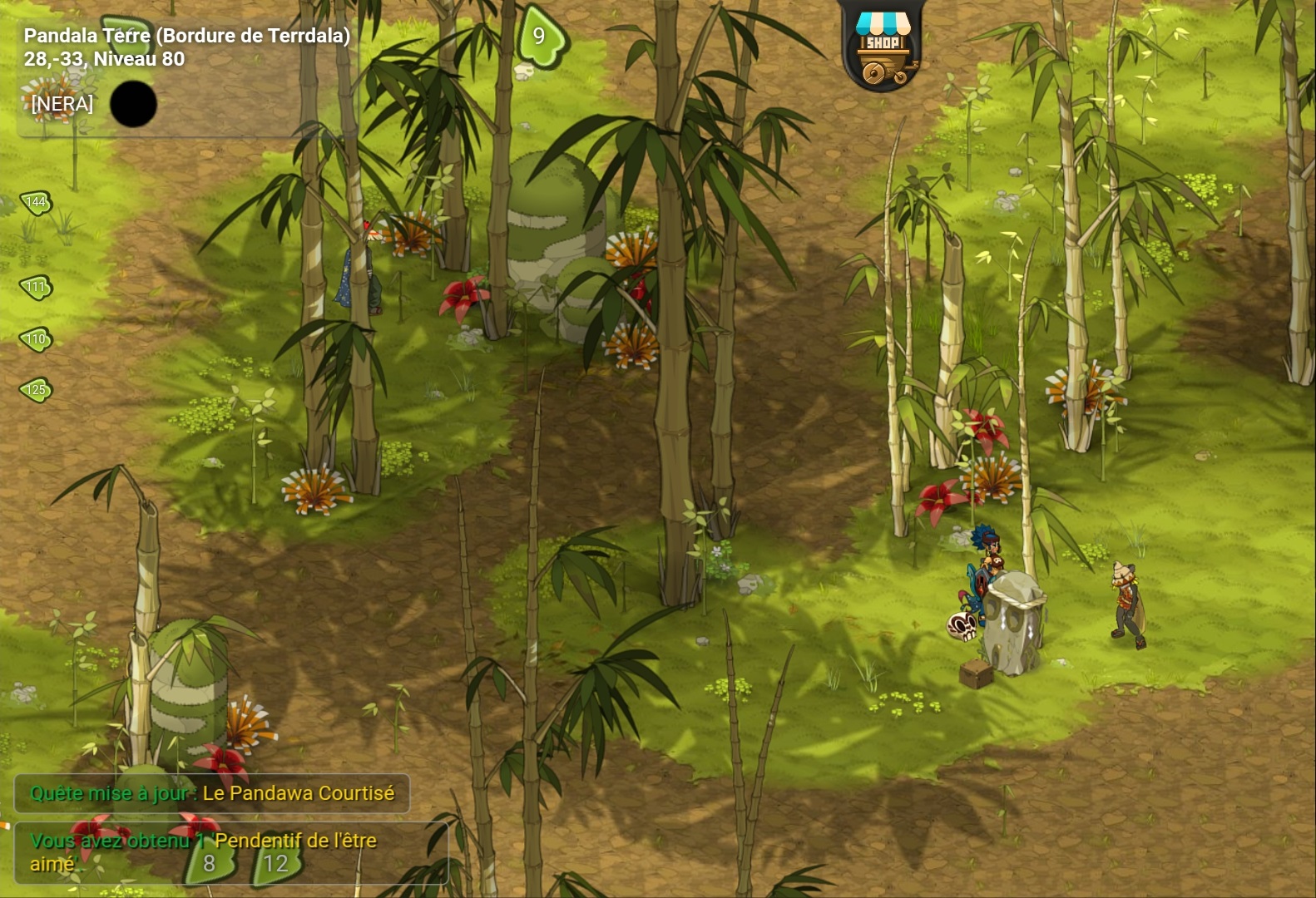Tap the quest update notification Le Pandawa Courtisé
This screenshot has width=1316, height=898.
(212, 793)
